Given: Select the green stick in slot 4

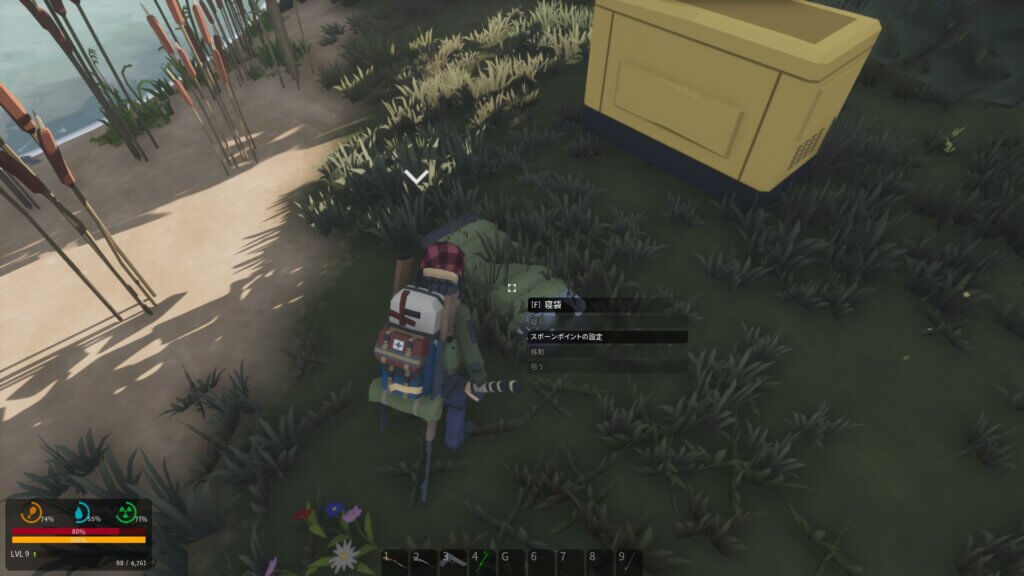Looking at the screenshot, I should pos(483,559).
